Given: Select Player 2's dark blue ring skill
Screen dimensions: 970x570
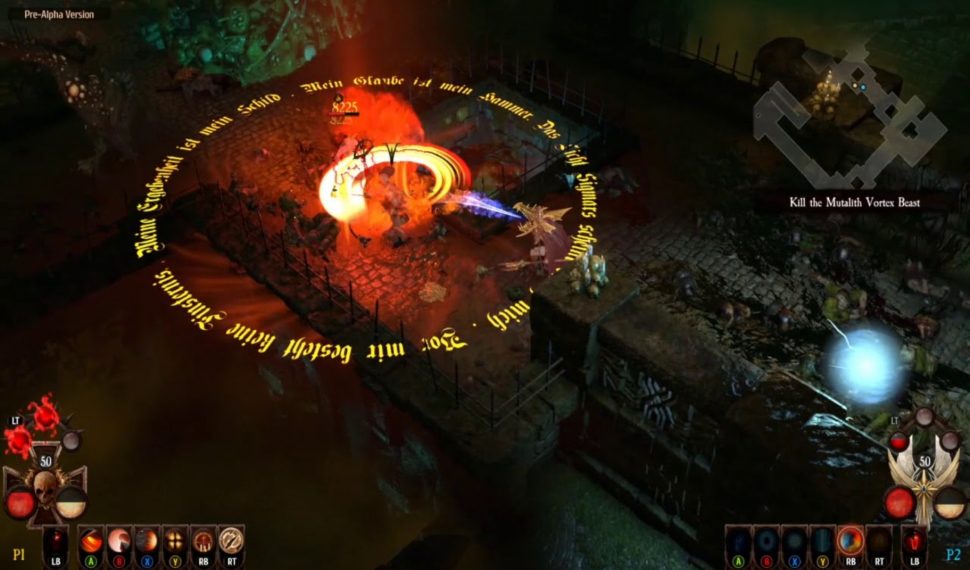Looking at the screenshot, I should [x=766, y=540].
